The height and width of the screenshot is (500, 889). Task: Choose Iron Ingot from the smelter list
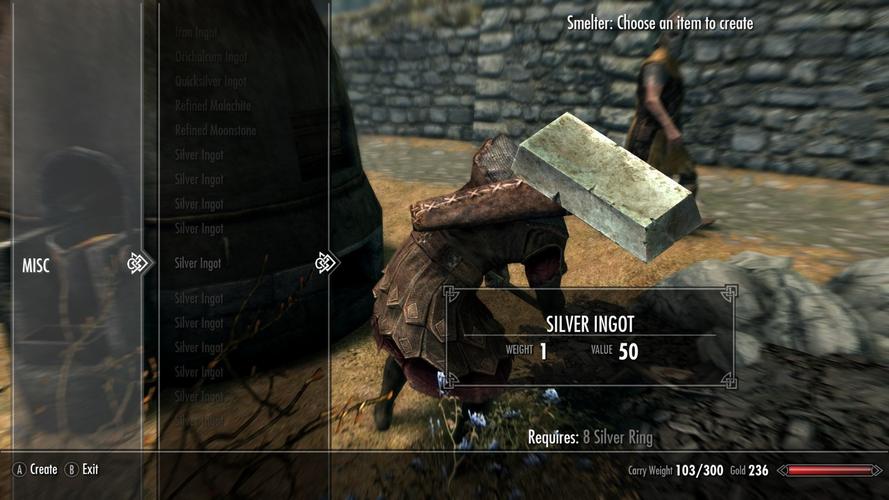coord(197,33)
